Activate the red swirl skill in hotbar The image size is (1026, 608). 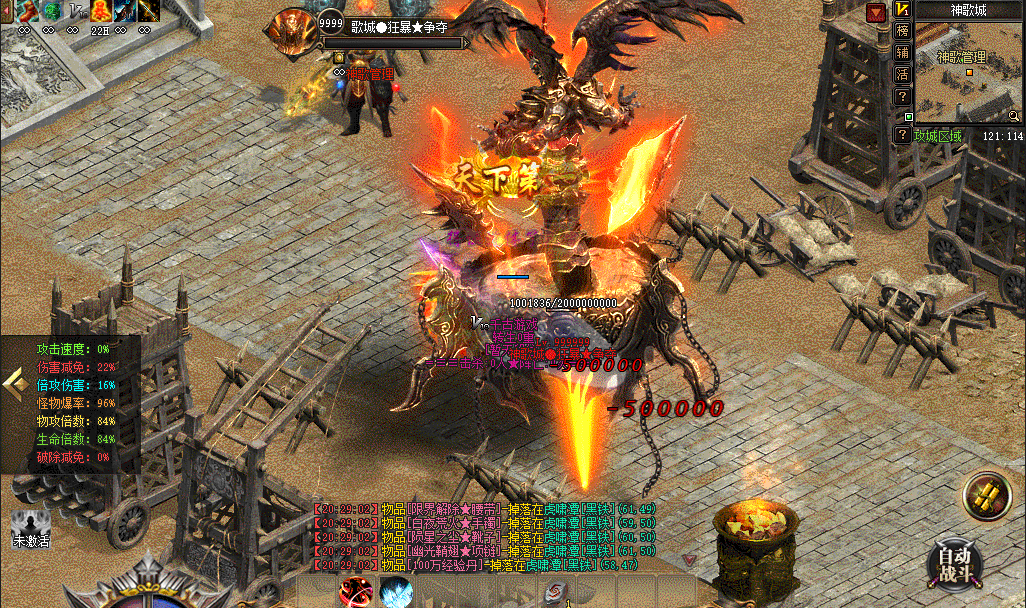355,591
